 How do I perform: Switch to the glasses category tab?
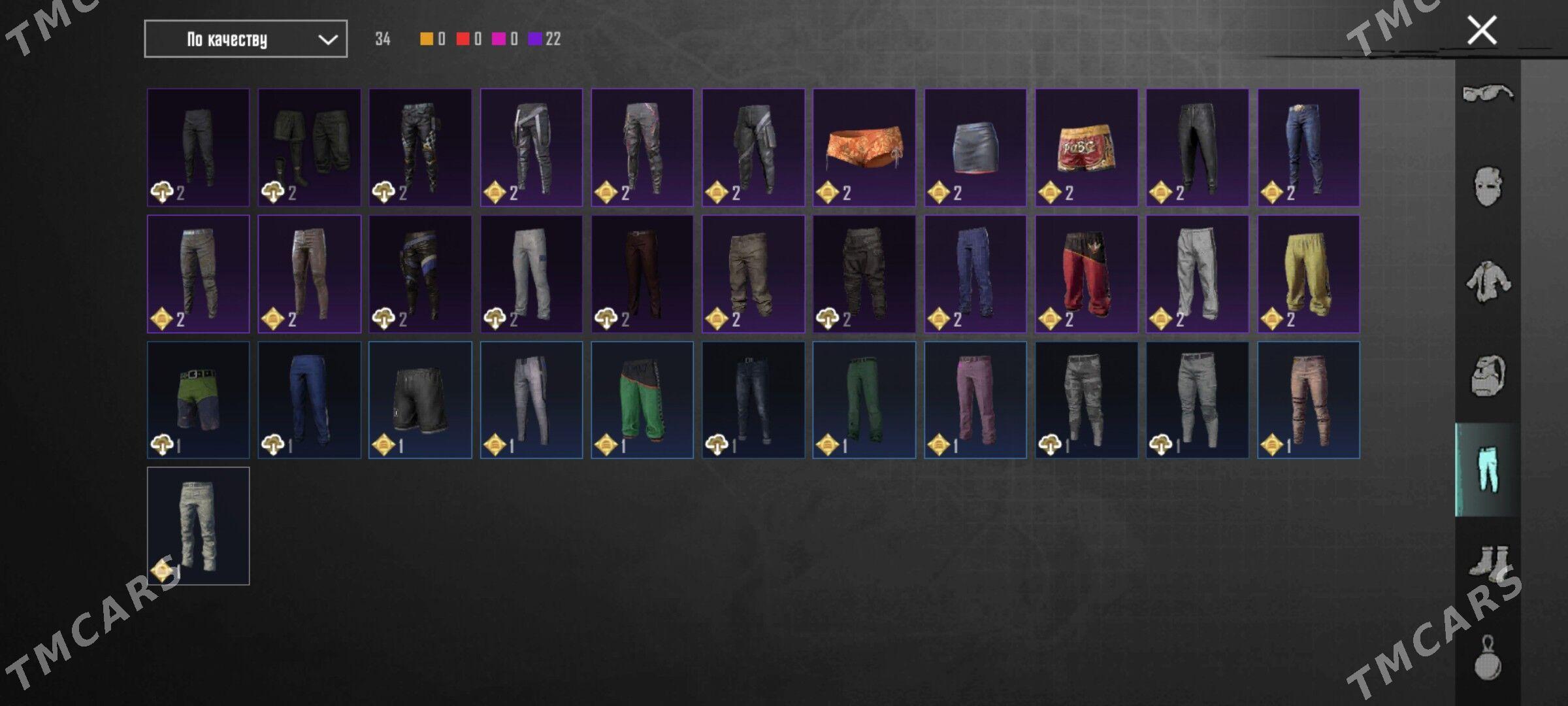point(1488,93)
